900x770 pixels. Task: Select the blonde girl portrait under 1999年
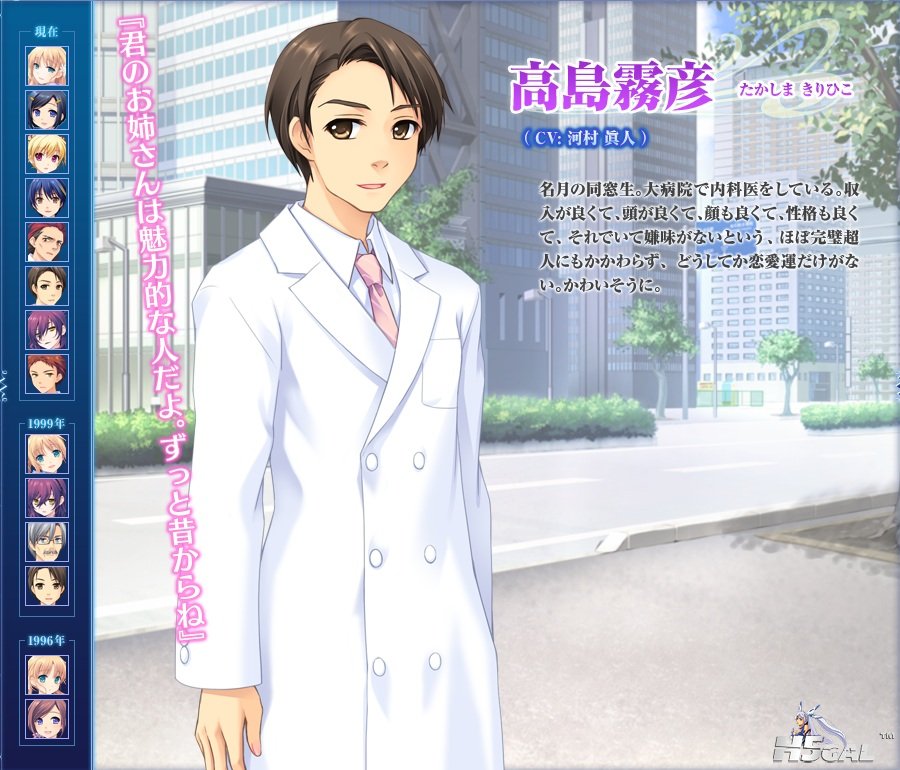tap(47, 453)
